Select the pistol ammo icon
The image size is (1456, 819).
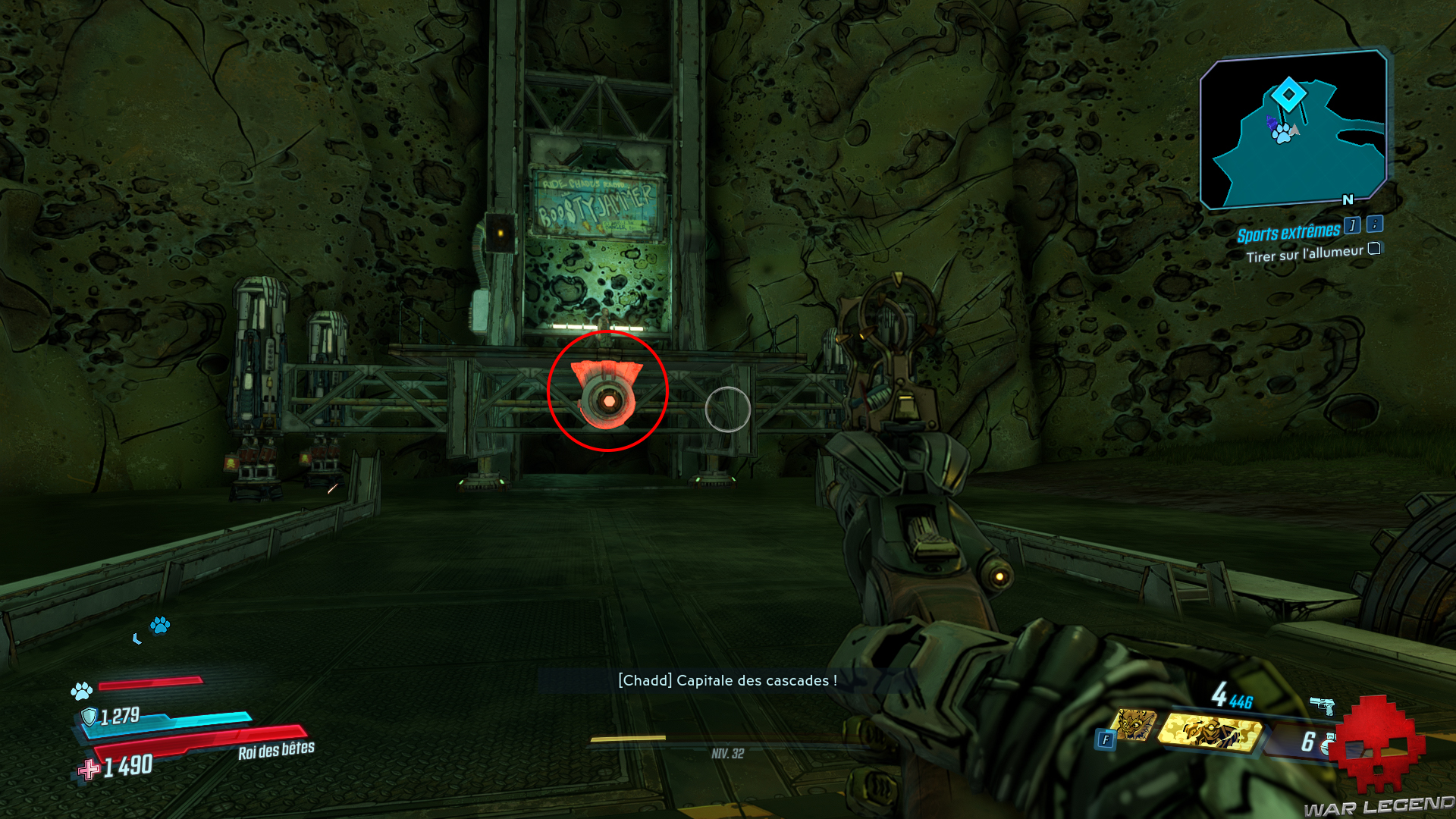(x=1323, y=705)
